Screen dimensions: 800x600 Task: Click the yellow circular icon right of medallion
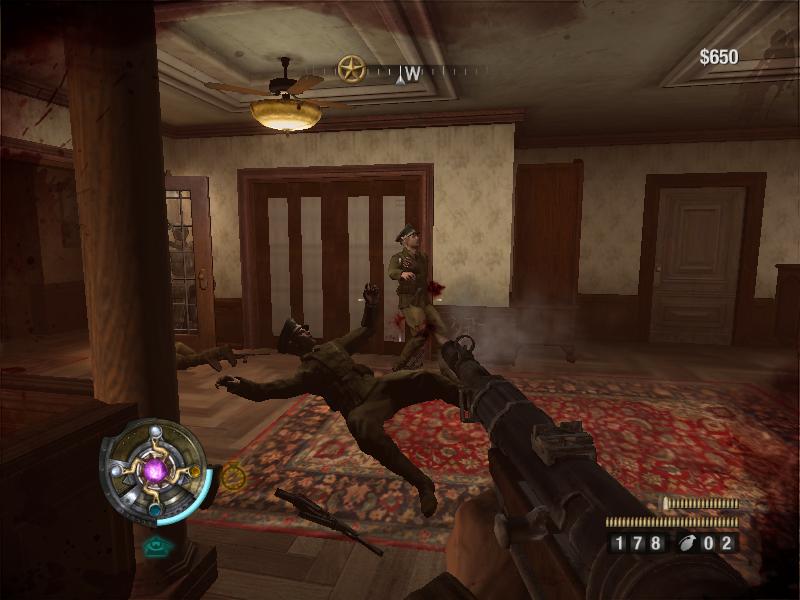pos(234,477)
